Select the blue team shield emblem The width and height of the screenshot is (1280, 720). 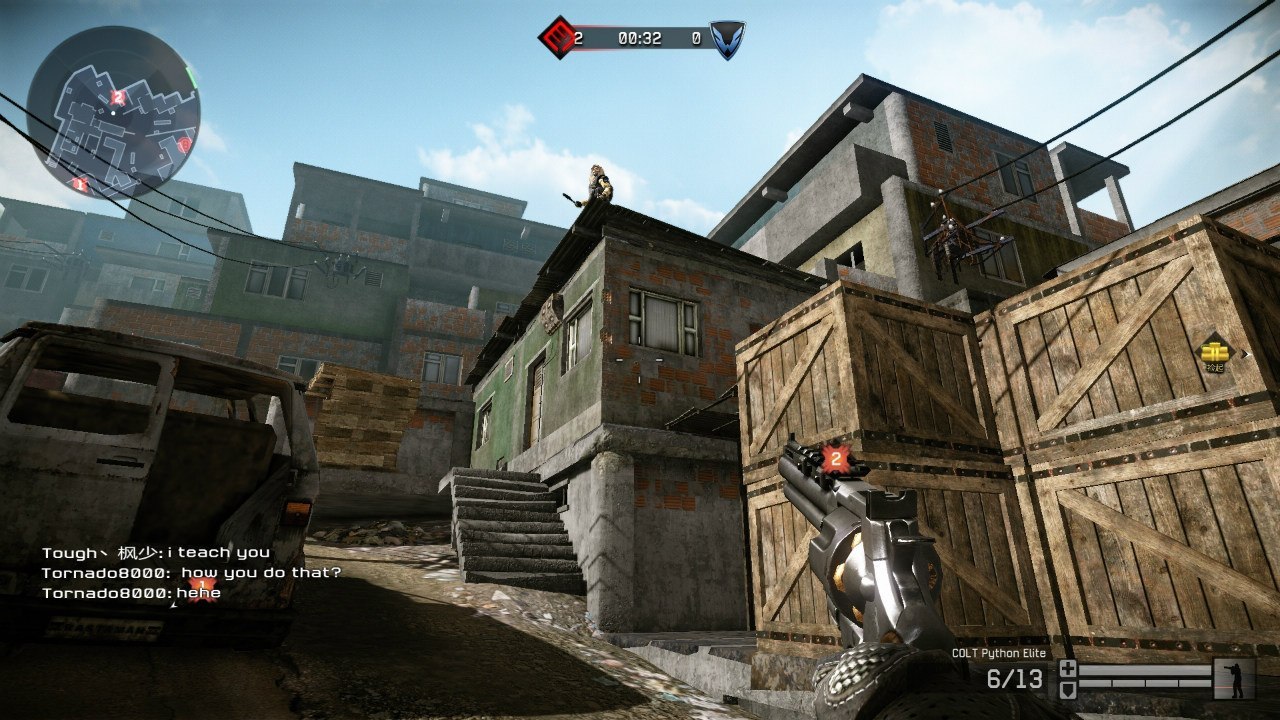tap(727, 39)
